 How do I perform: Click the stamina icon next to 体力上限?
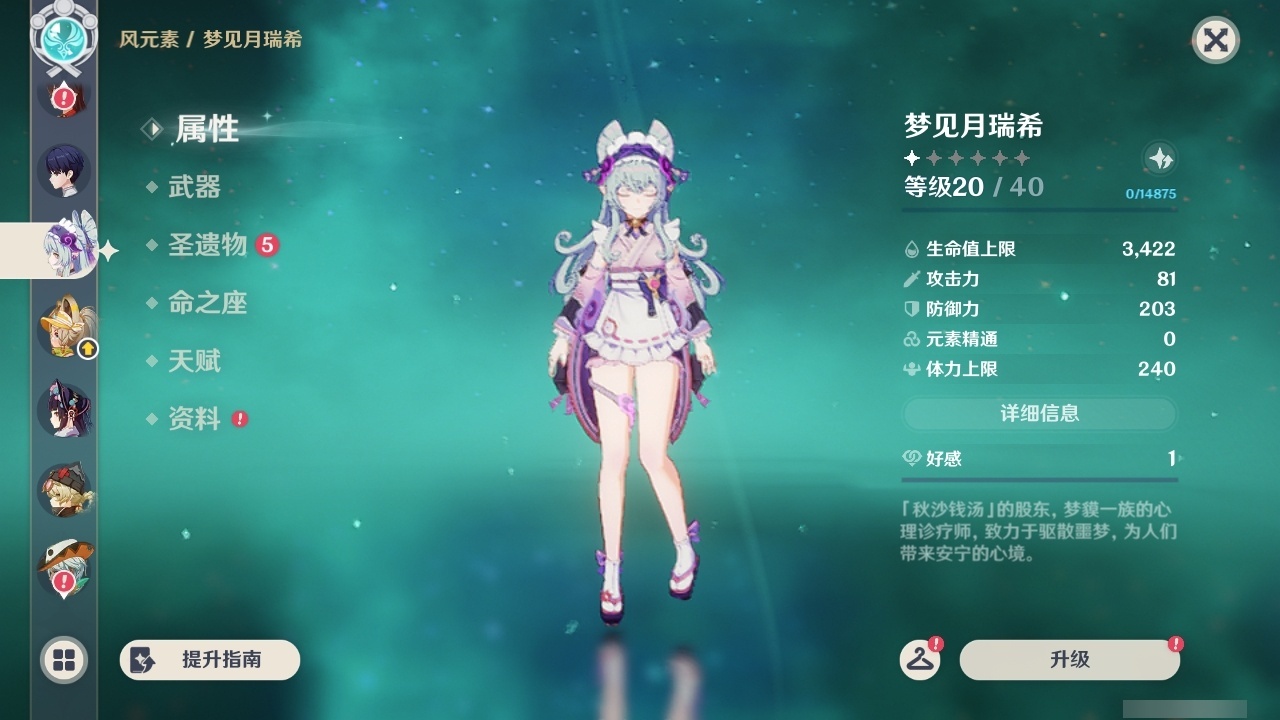[911, 369]
